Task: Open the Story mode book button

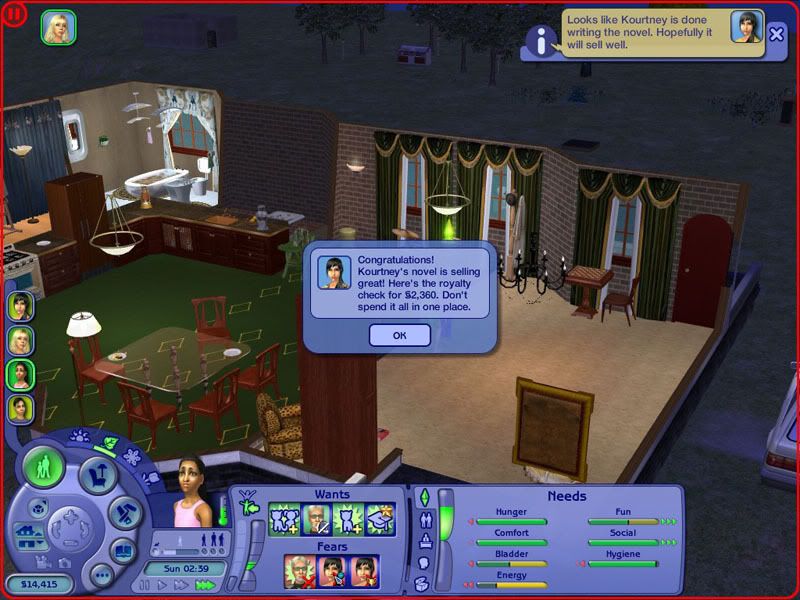Action: tap(122, 553)
